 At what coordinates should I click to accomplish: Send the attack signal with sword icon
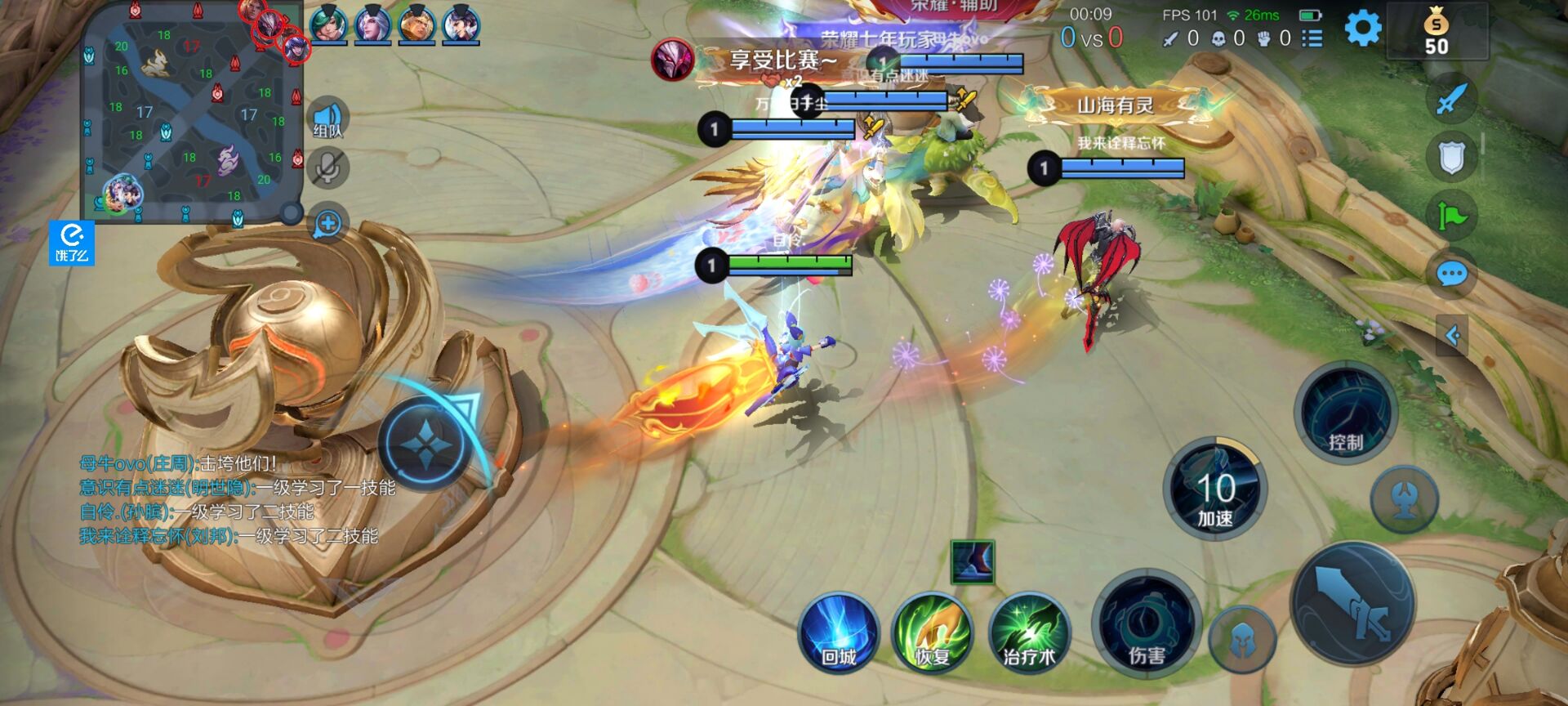1452,100
